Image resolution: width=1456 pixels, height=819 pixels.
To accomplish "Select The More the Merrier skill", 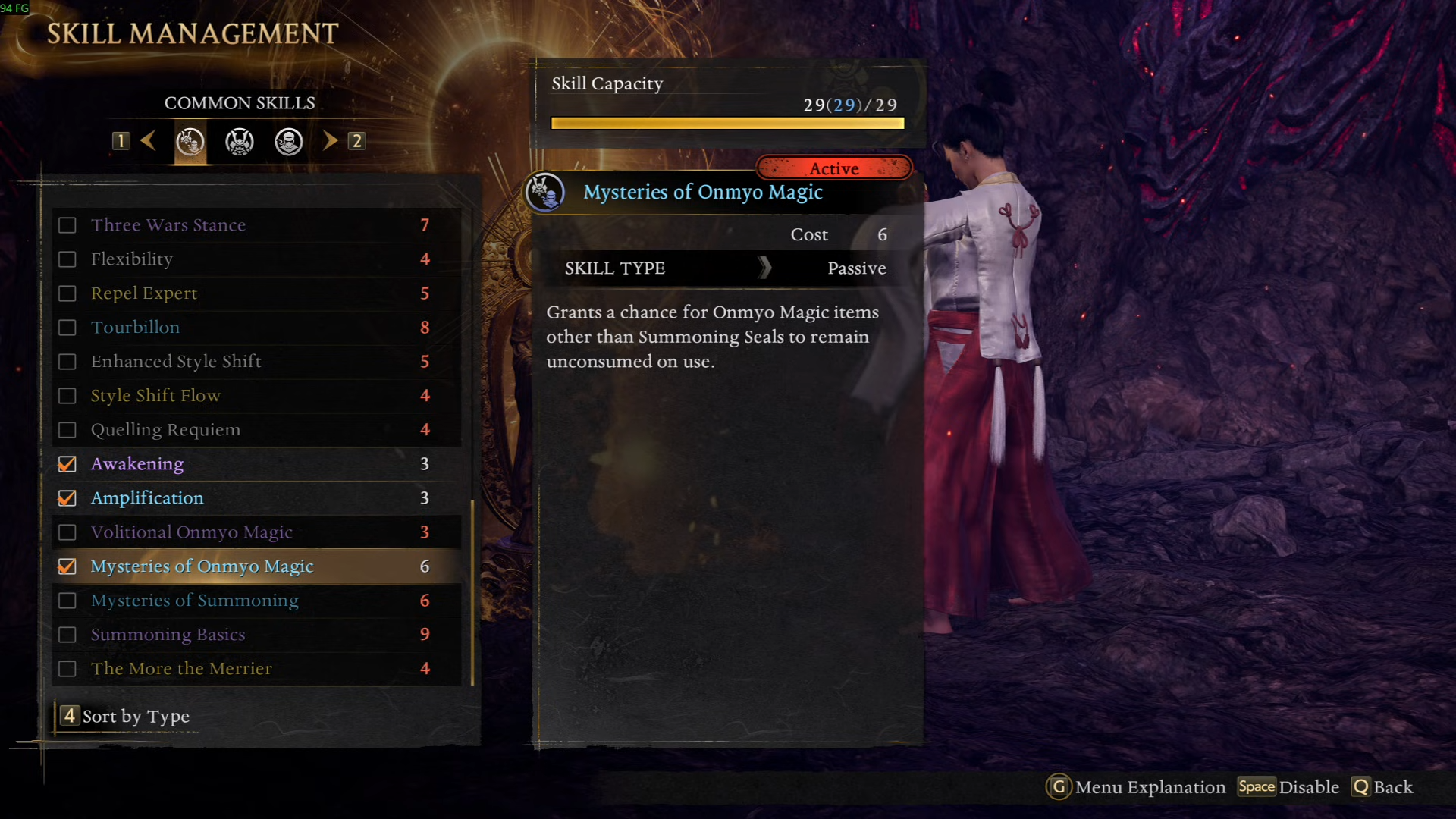I will click(181, 669).
